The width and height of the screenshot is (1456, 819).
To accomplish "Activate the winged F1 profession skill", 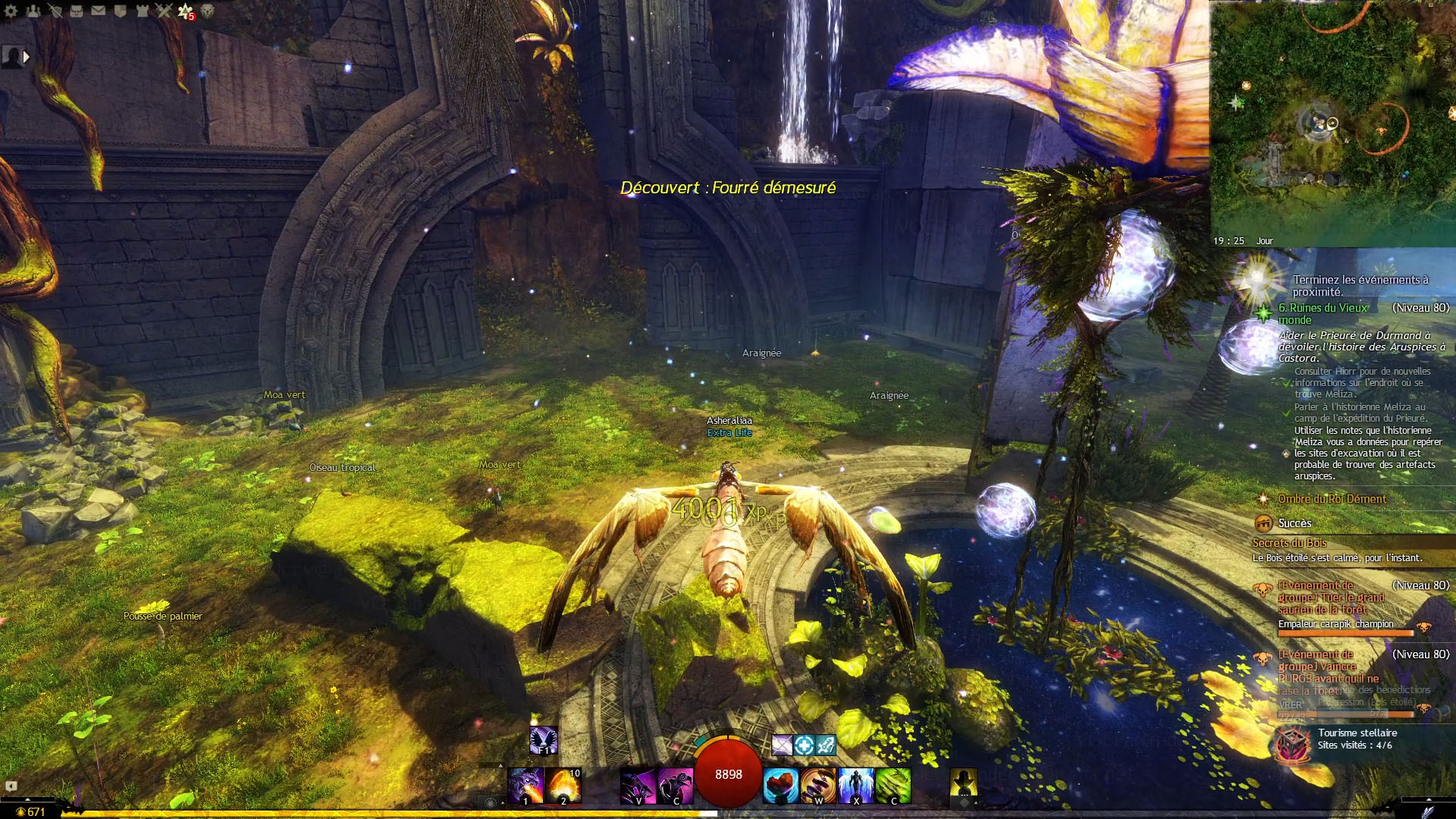I will coord(544,740).
